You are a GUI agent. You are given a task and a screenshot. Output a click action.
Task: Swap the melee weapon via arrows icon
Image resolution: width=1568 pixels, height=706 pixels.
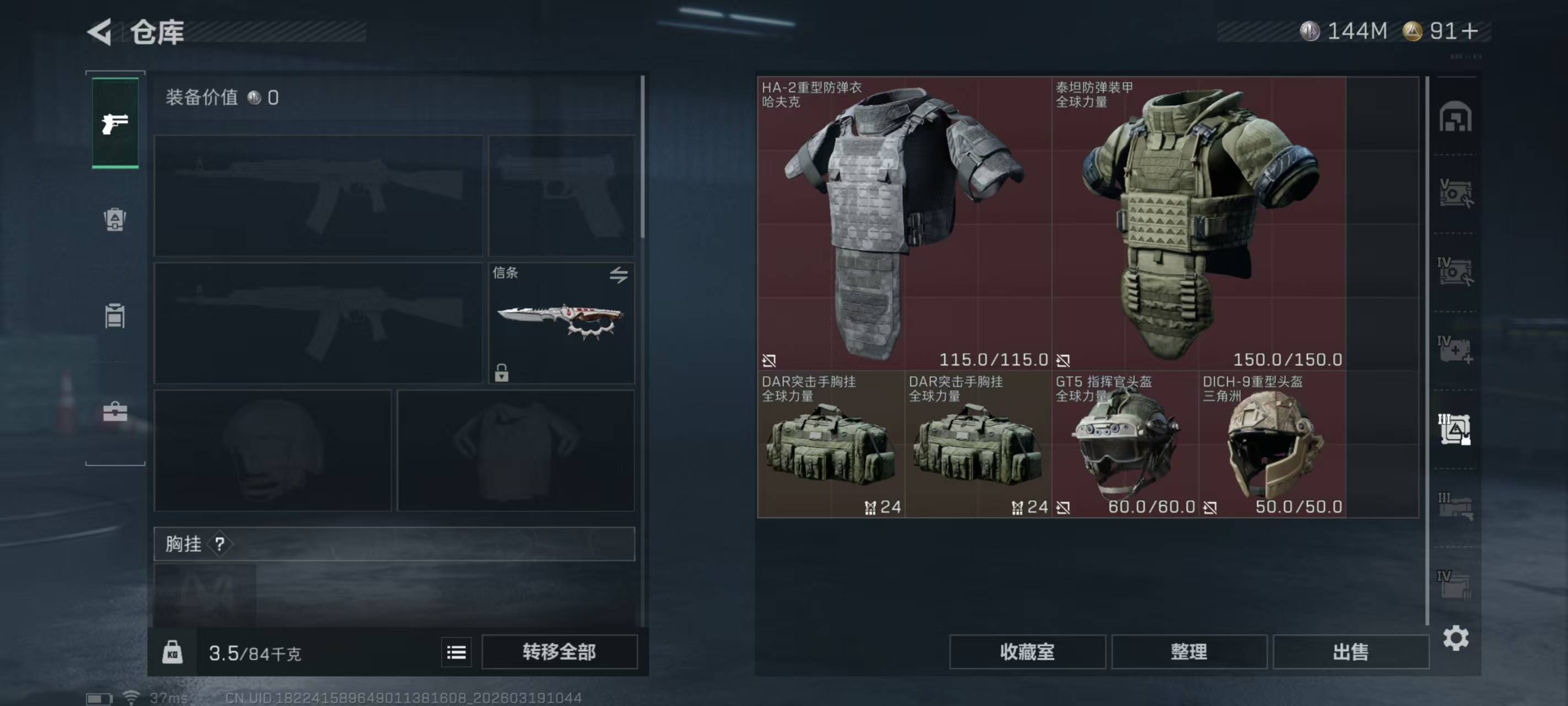pyautogui.click(x=619, y=275)
